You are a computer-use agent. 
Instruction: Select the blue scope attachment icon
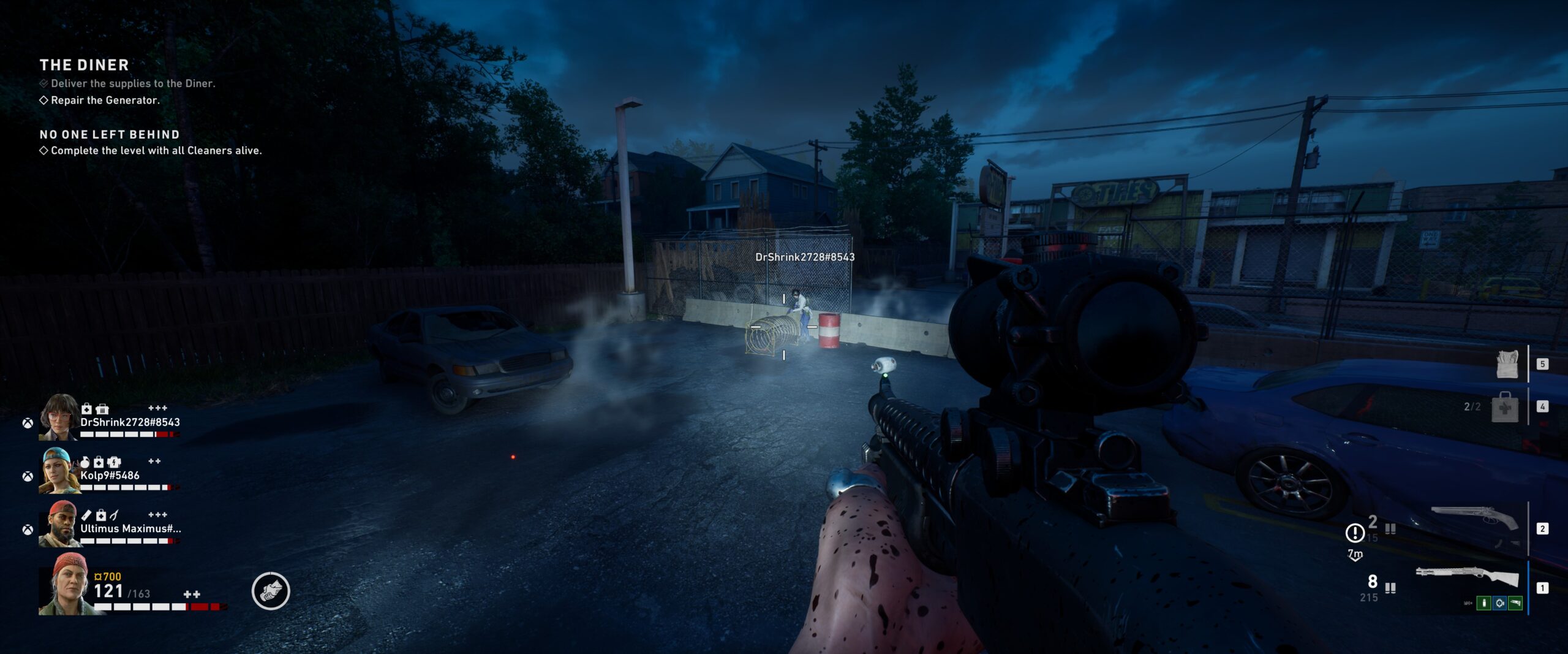1499,603
